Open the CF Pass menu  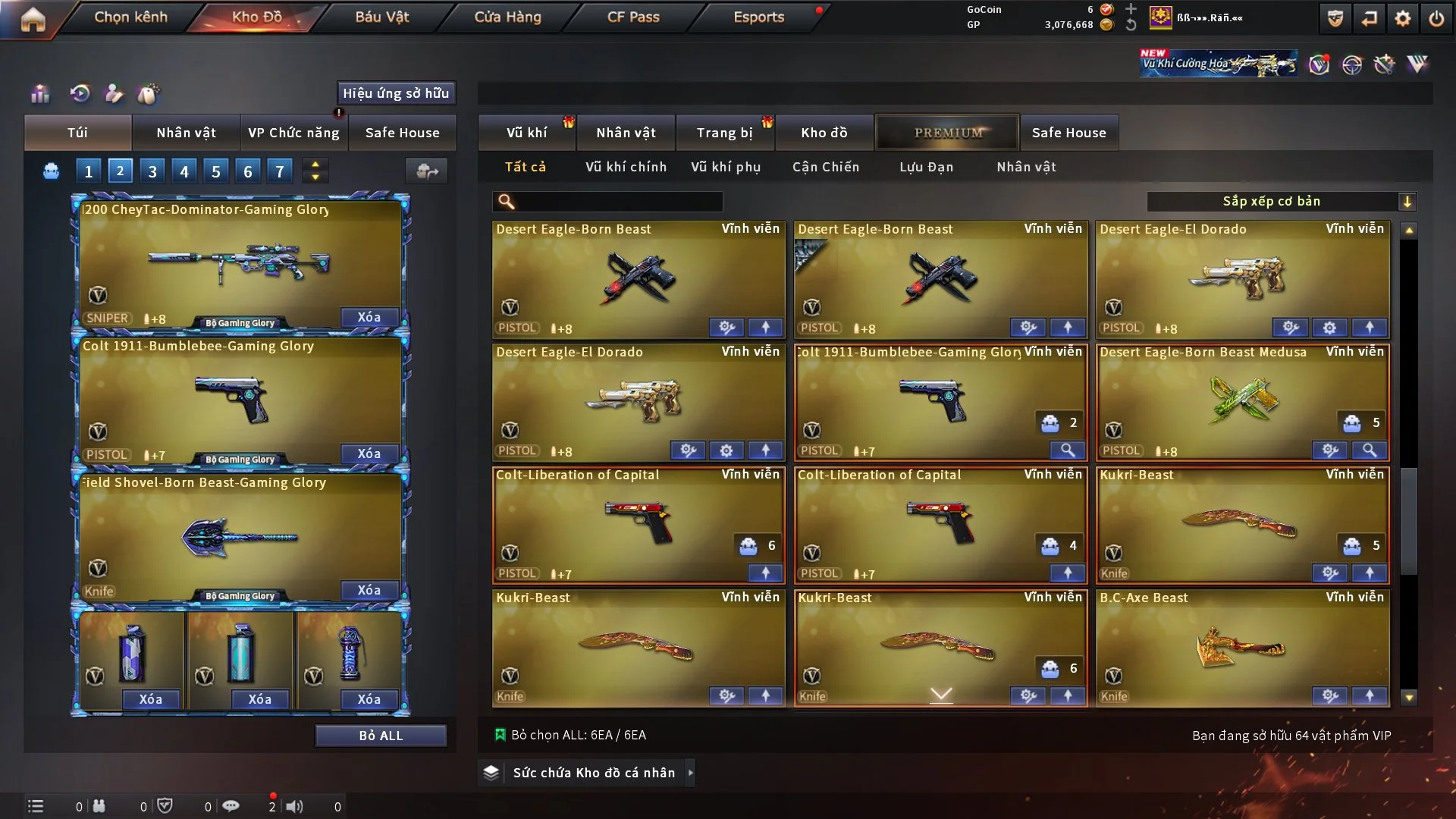633,17
